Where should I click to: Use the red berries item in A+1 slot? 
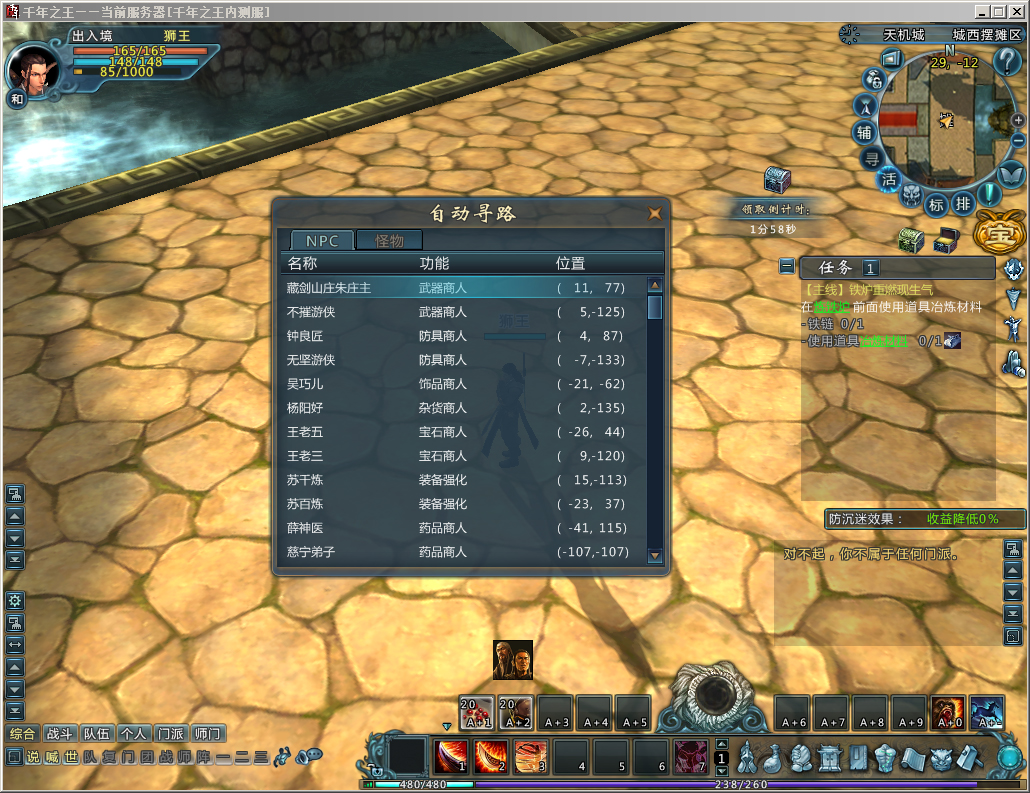[x=477, y=711]
